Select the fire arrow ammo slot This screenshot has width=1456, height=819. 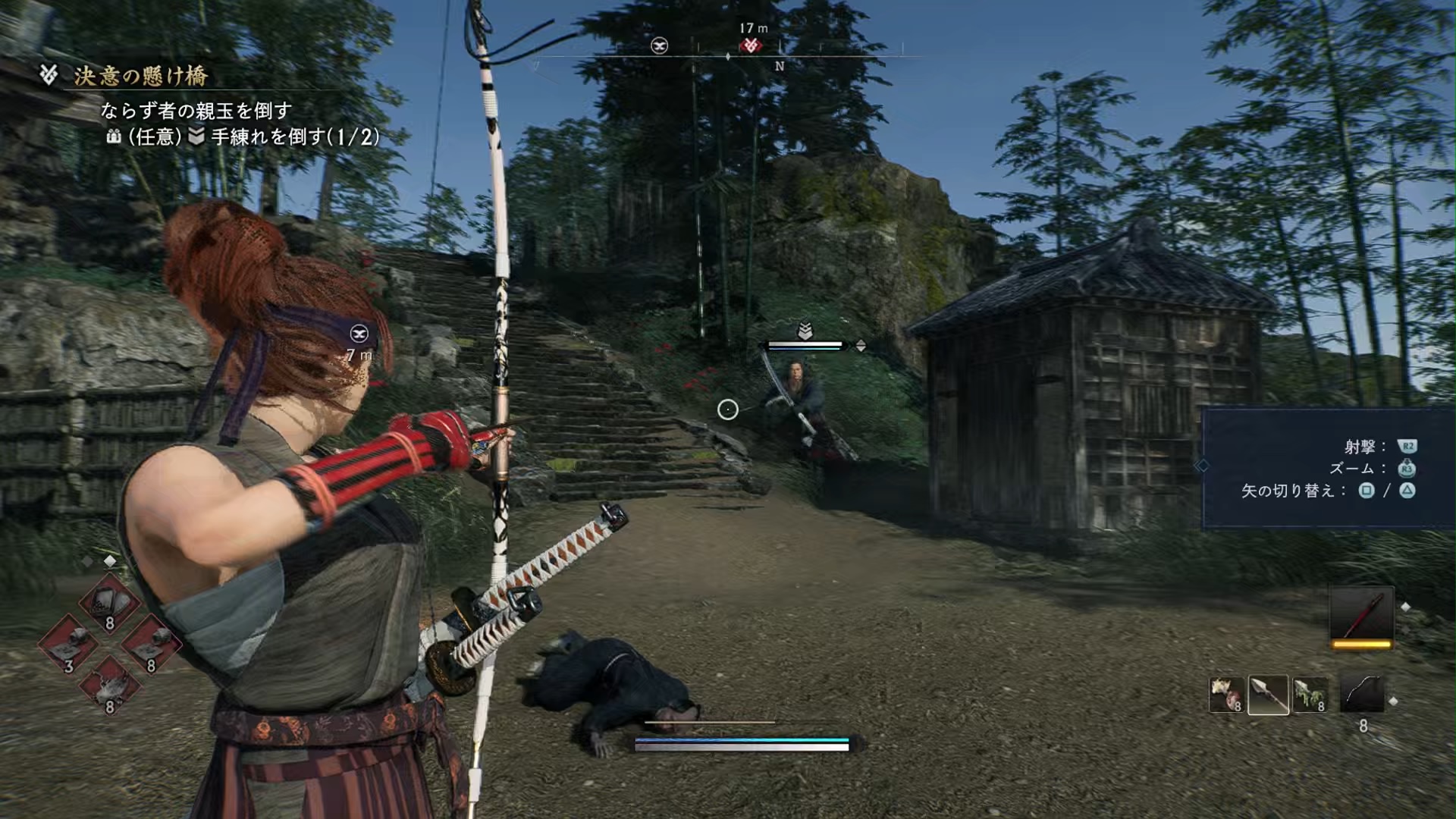tap(1225, 695)
